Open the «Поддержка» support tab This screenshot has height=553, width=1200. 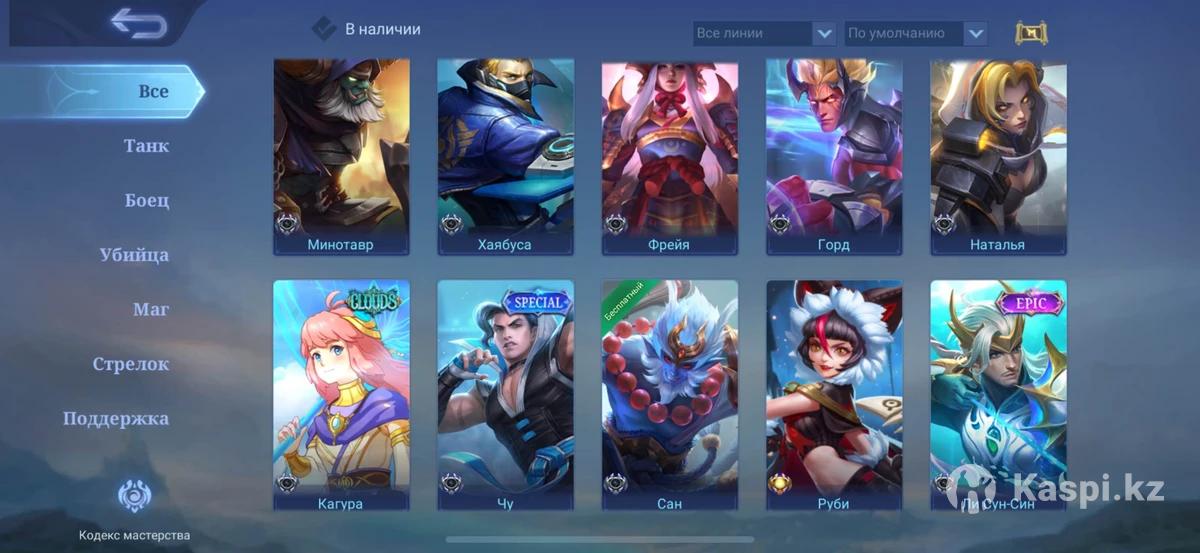116,418
